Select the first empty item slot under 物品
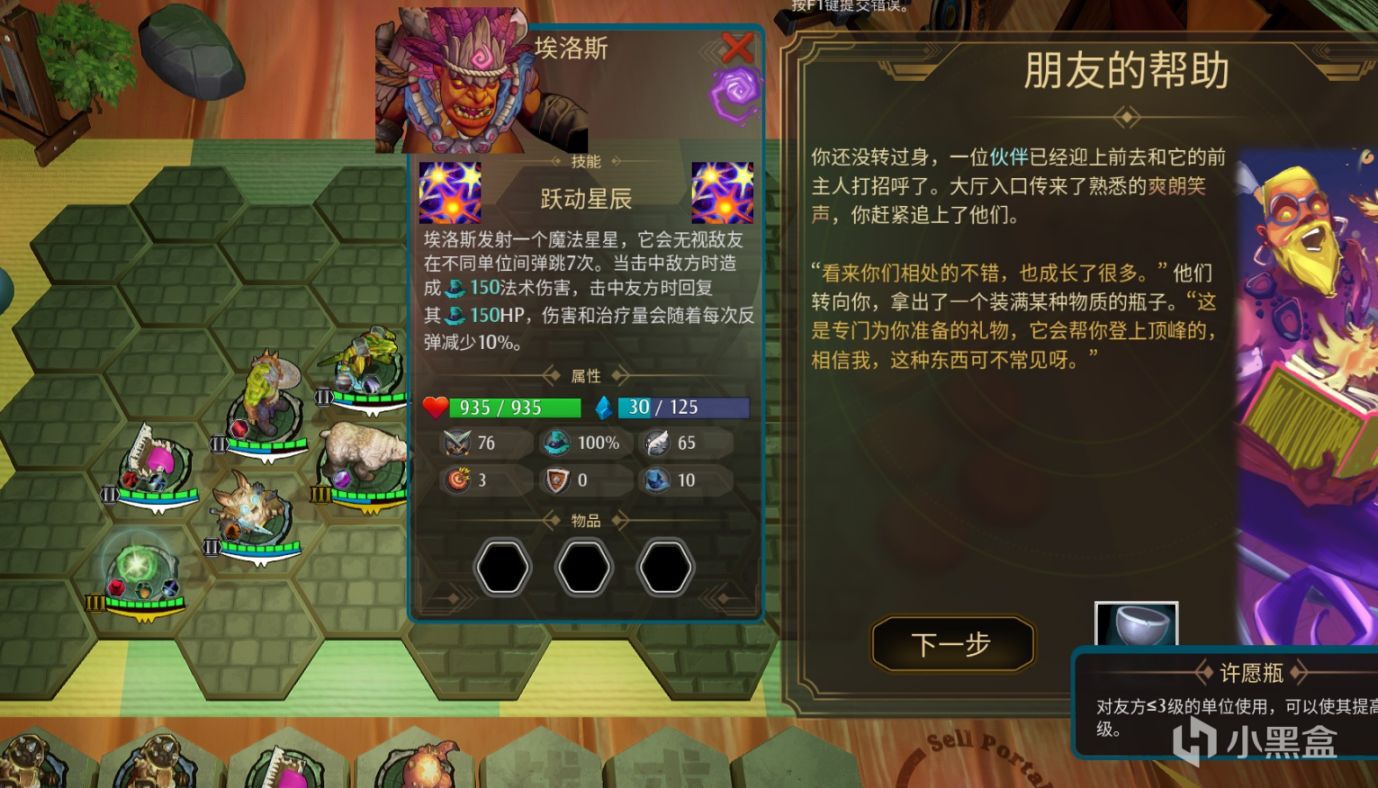The height and width of the screenshot is (788, 1378). 501,565
